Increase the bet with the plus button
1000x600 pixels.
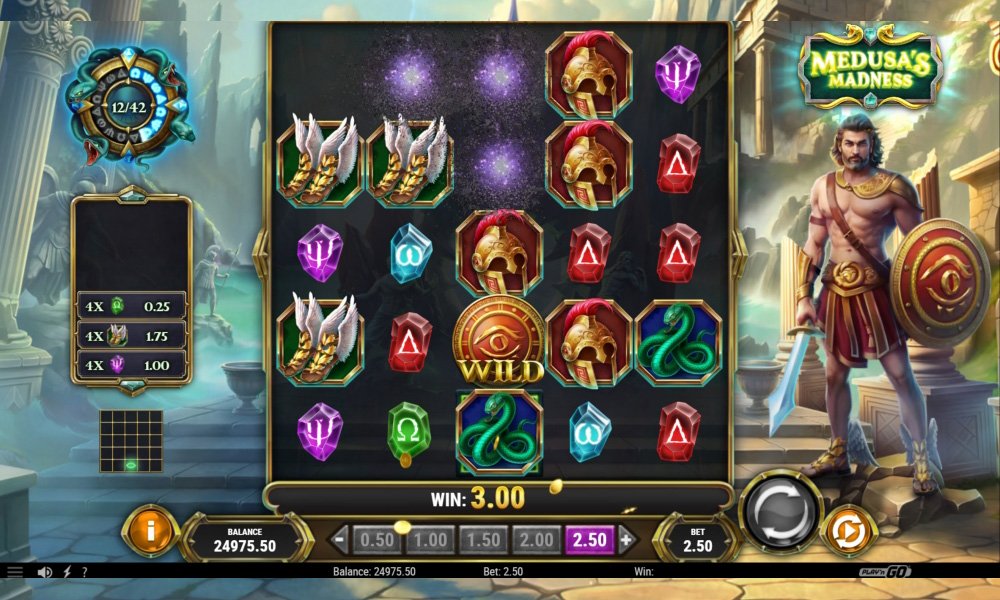(627, 540)
